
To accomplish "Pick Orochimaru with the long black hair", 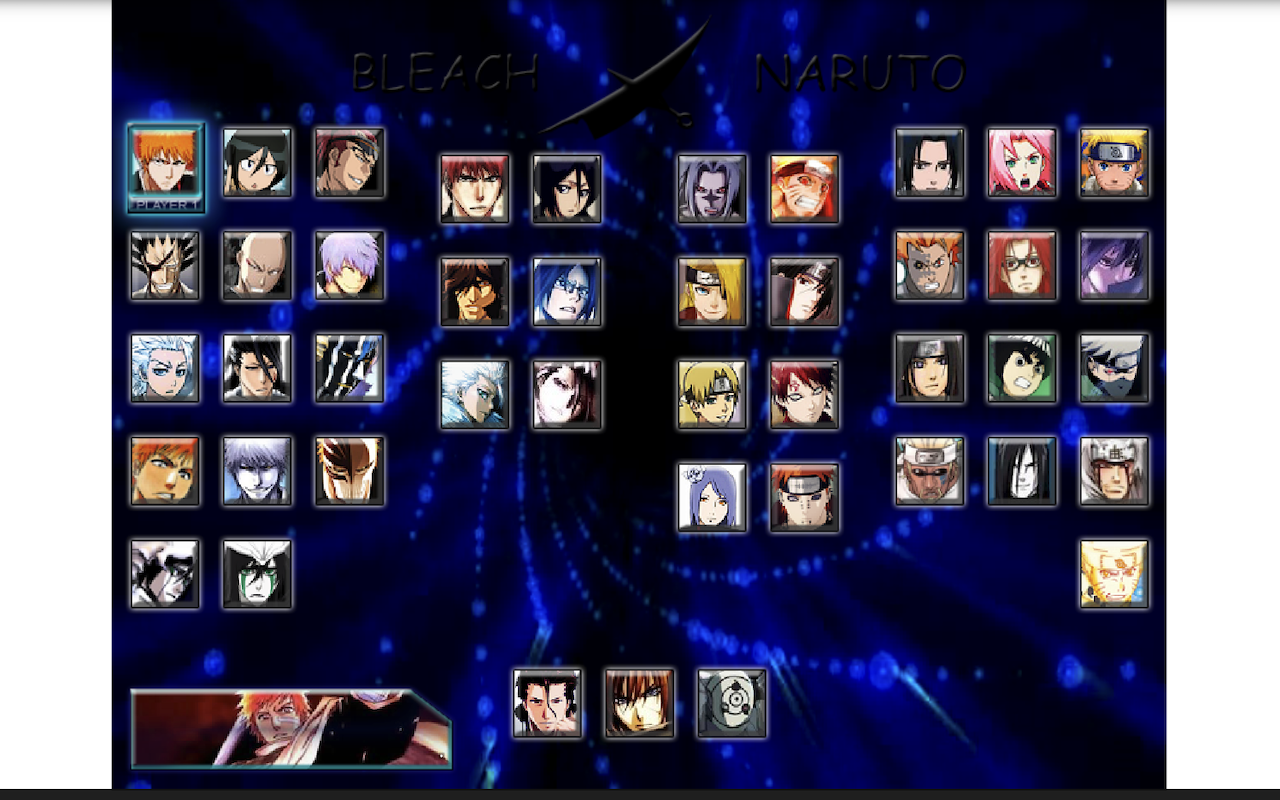I will (x=1022, y=470).
